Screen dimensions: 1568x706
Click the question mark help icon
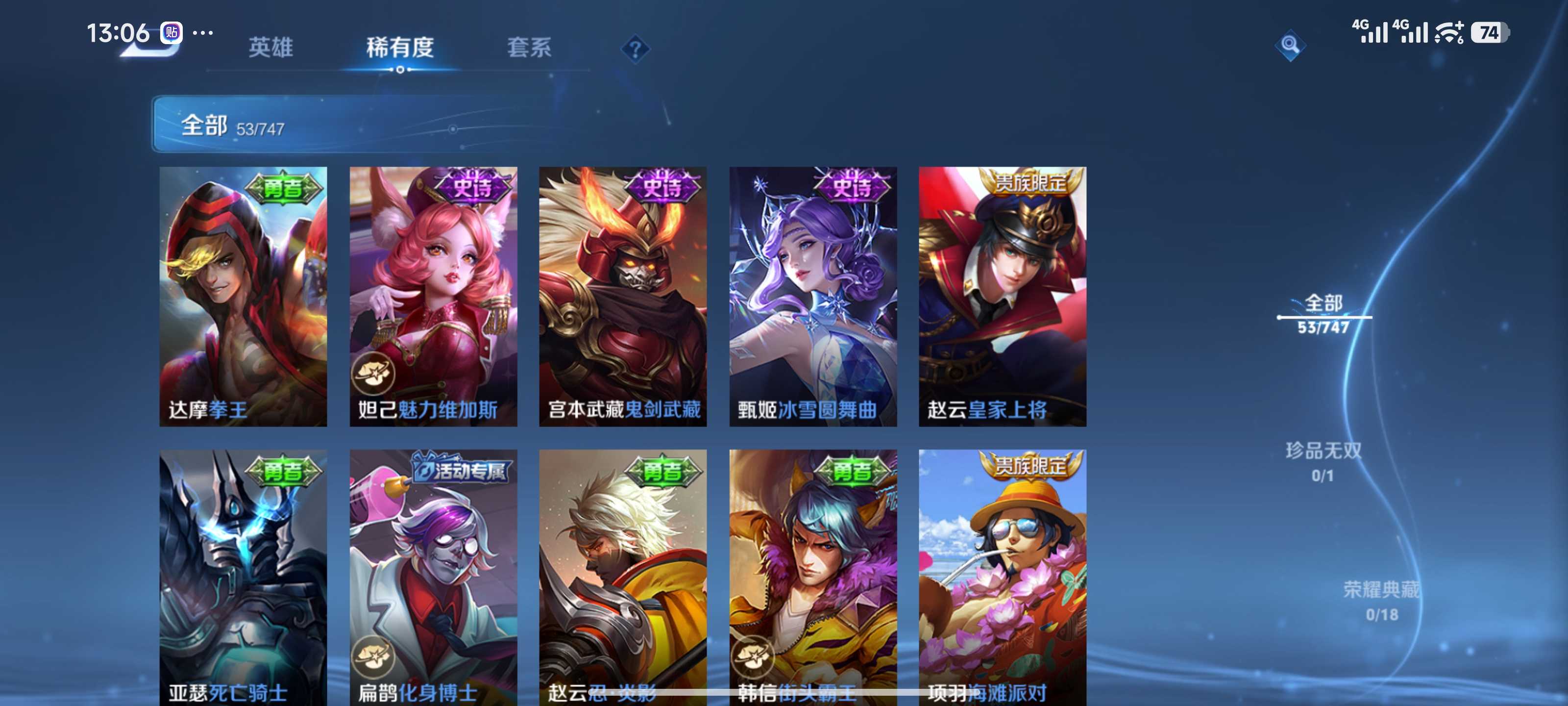[635, 49]
